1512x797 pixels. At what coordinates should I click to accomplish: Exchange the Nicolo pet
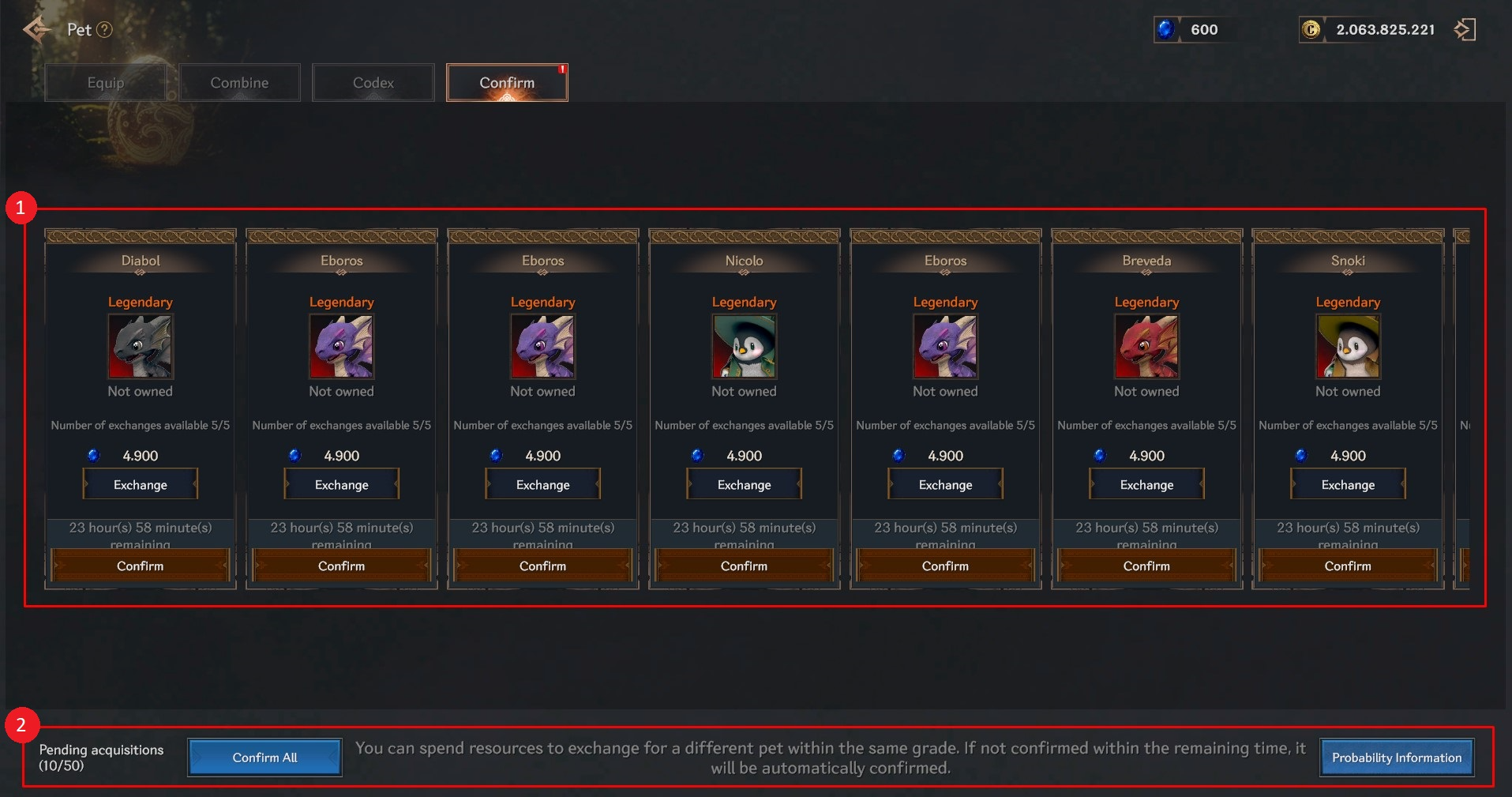(744, 484)
